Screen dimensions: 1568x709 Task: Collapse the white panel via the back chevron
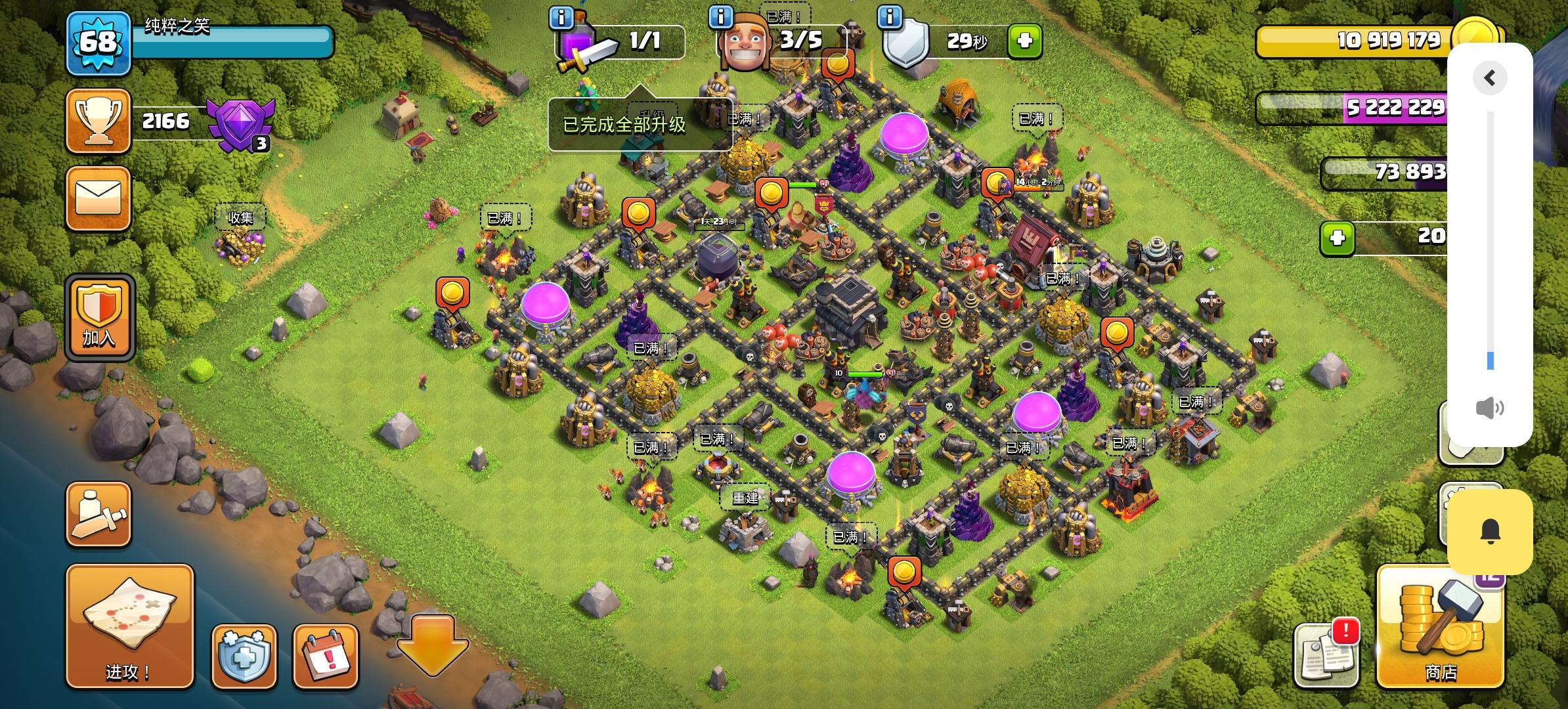1489,77
